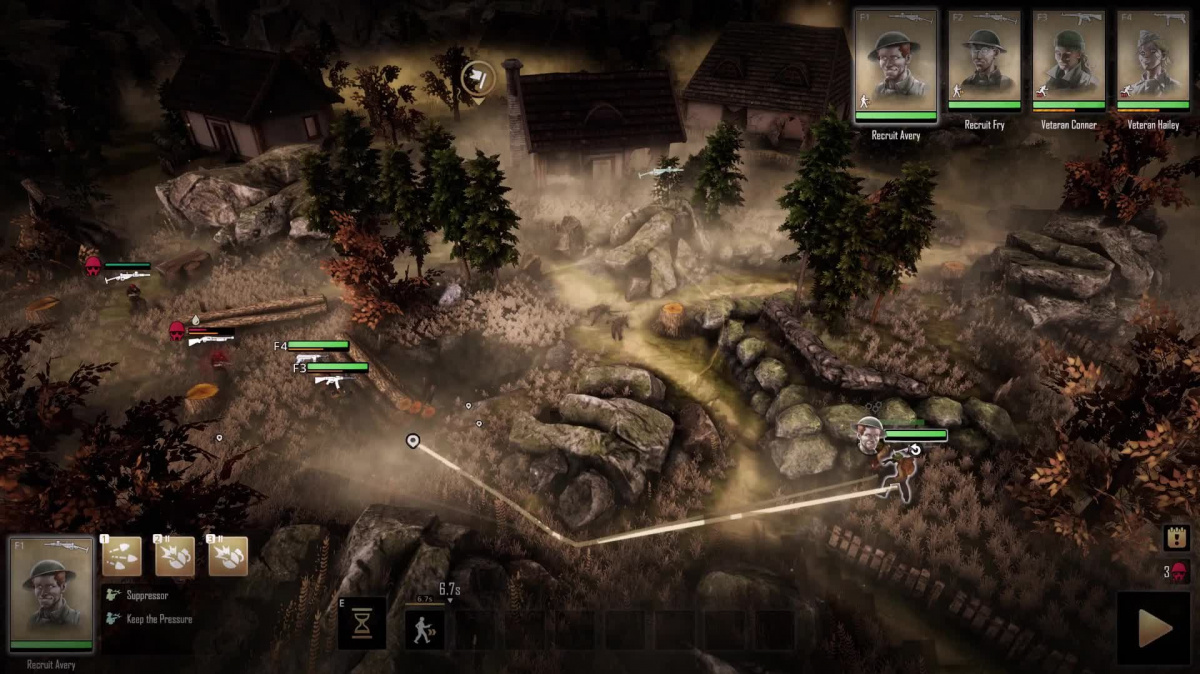Choose Veteran Conner's portrait card
The height and width of the screenshot is (674, 1200).
[x=1068, y=60]
